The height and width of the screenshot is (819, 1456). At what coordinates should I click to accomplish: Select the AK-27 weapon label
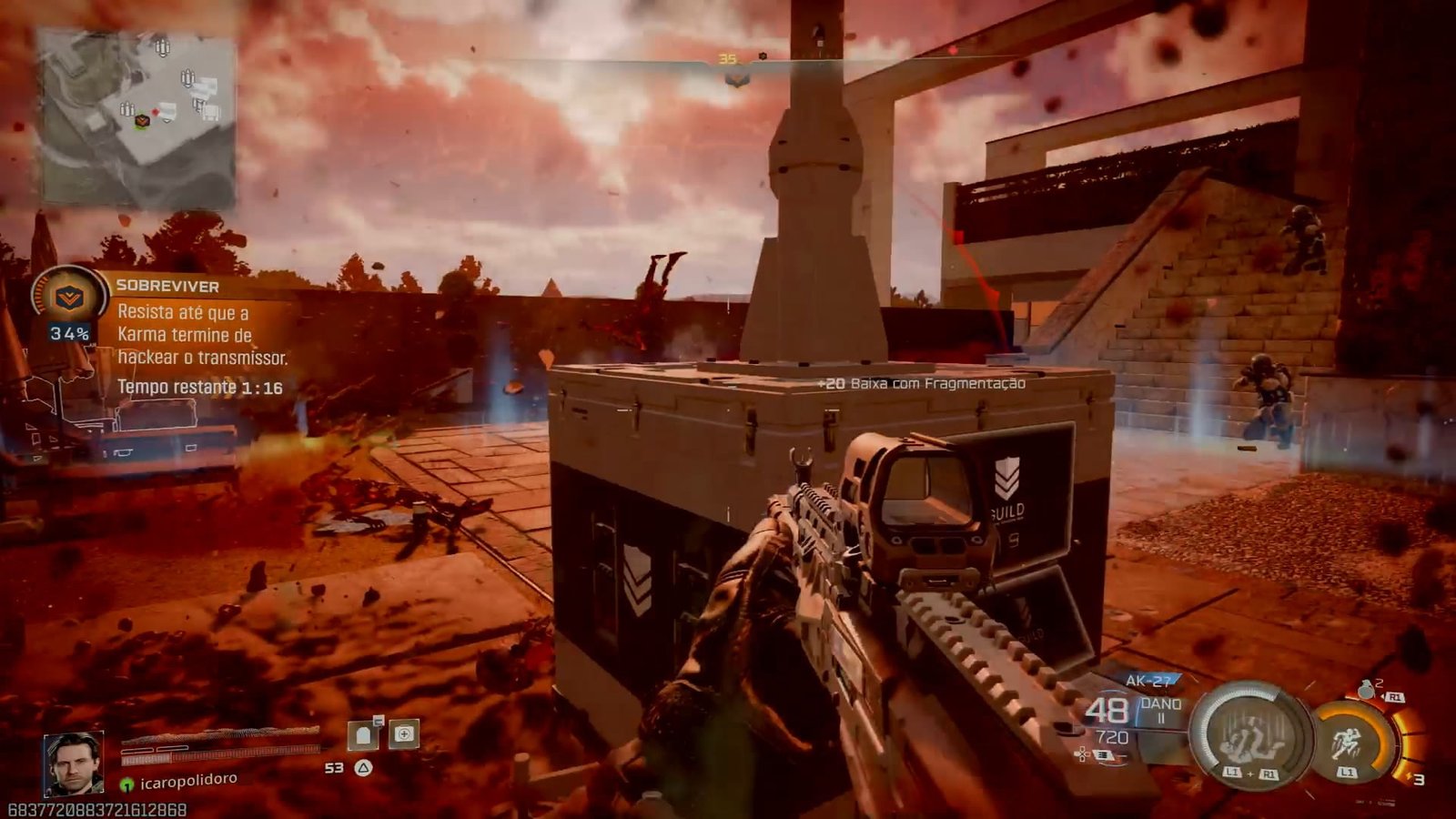point(1149,680)
